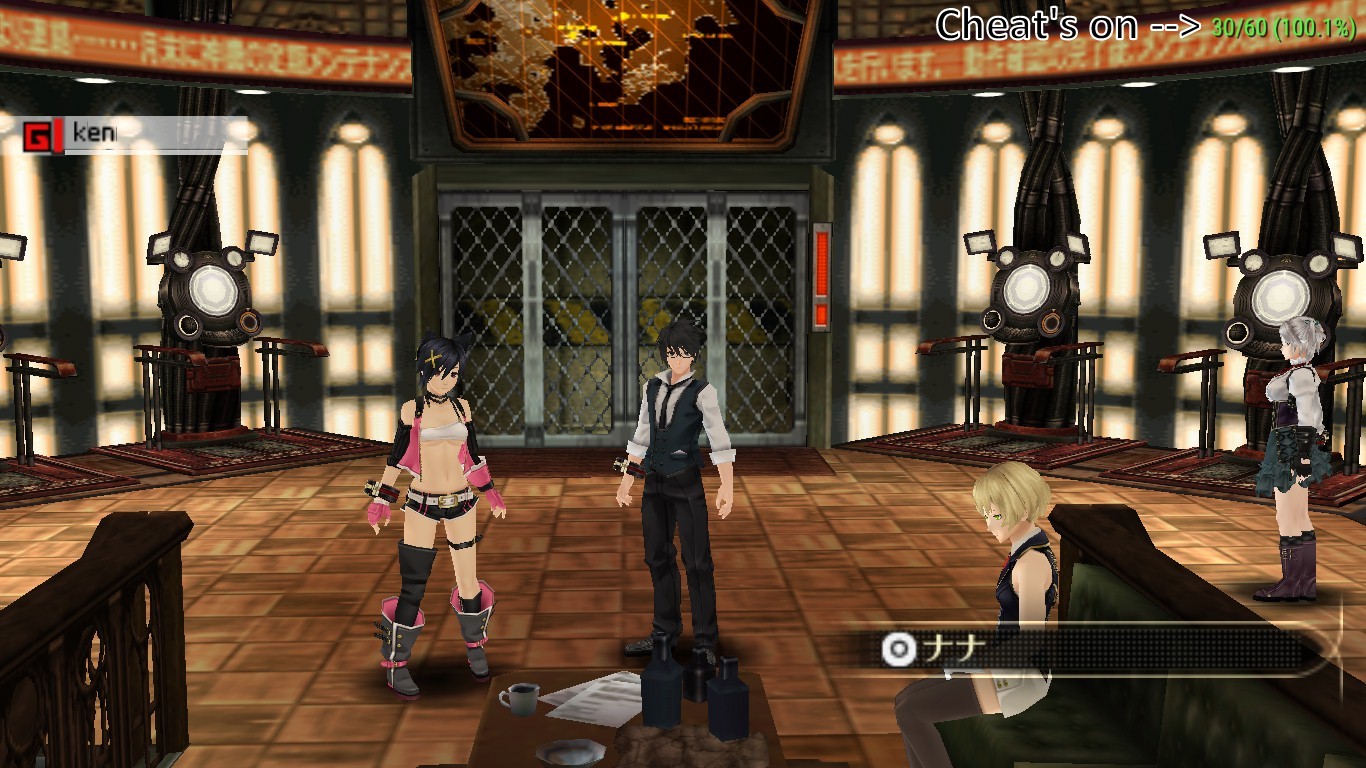Select the ナナ talk prompt bar

tap(1090, 650)
